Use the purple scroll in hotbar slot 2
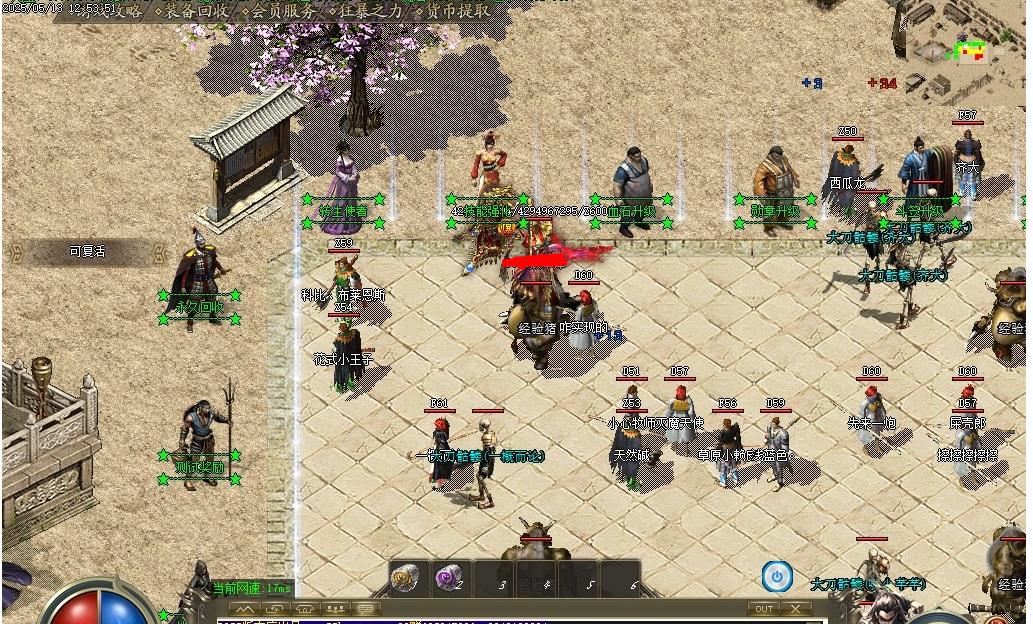Screen dimensions: 1033x624 point(449,578)
